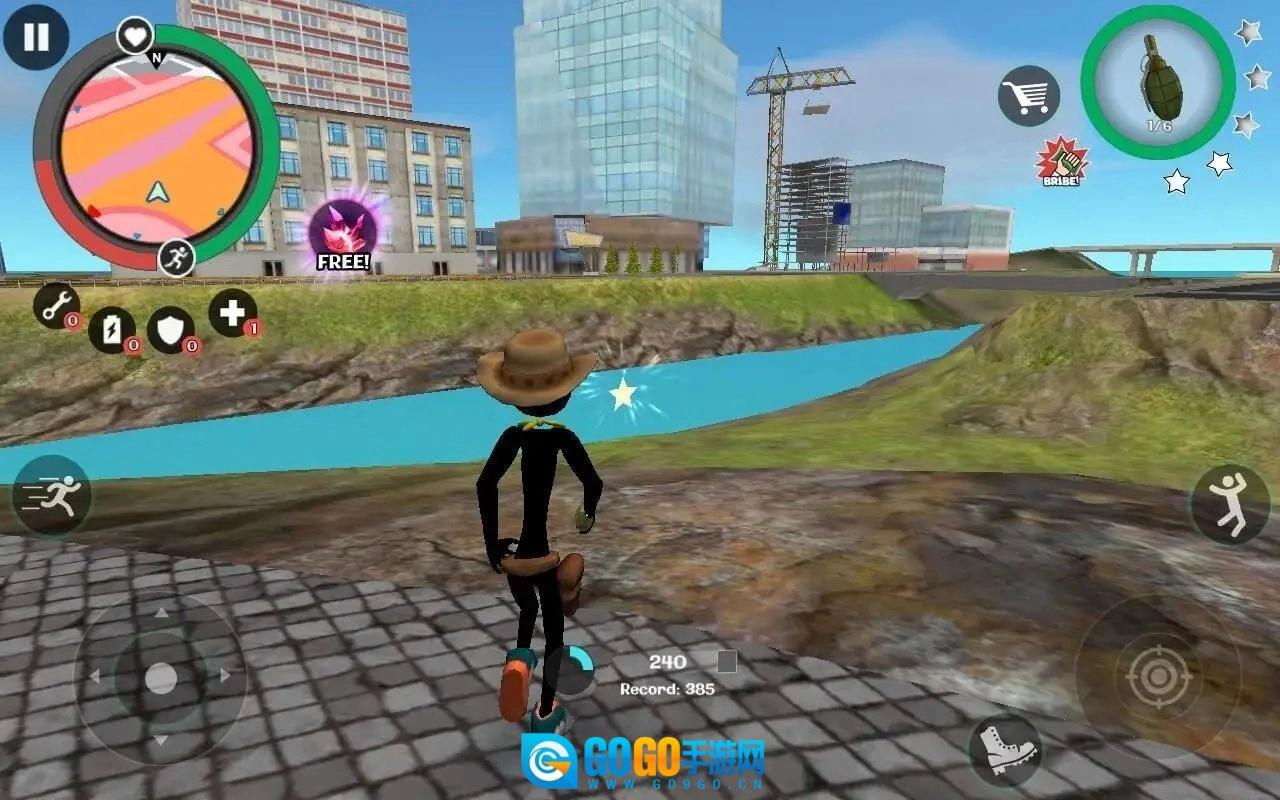The image size is (1280, 800).
Task: Click the running man icon below minimap
Action: pyautogui.click(x=176, y=257)
